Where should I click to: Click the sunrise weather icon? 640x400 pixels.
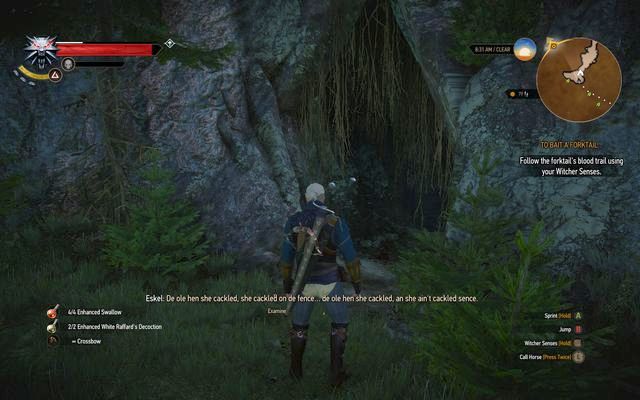[525, 47]
